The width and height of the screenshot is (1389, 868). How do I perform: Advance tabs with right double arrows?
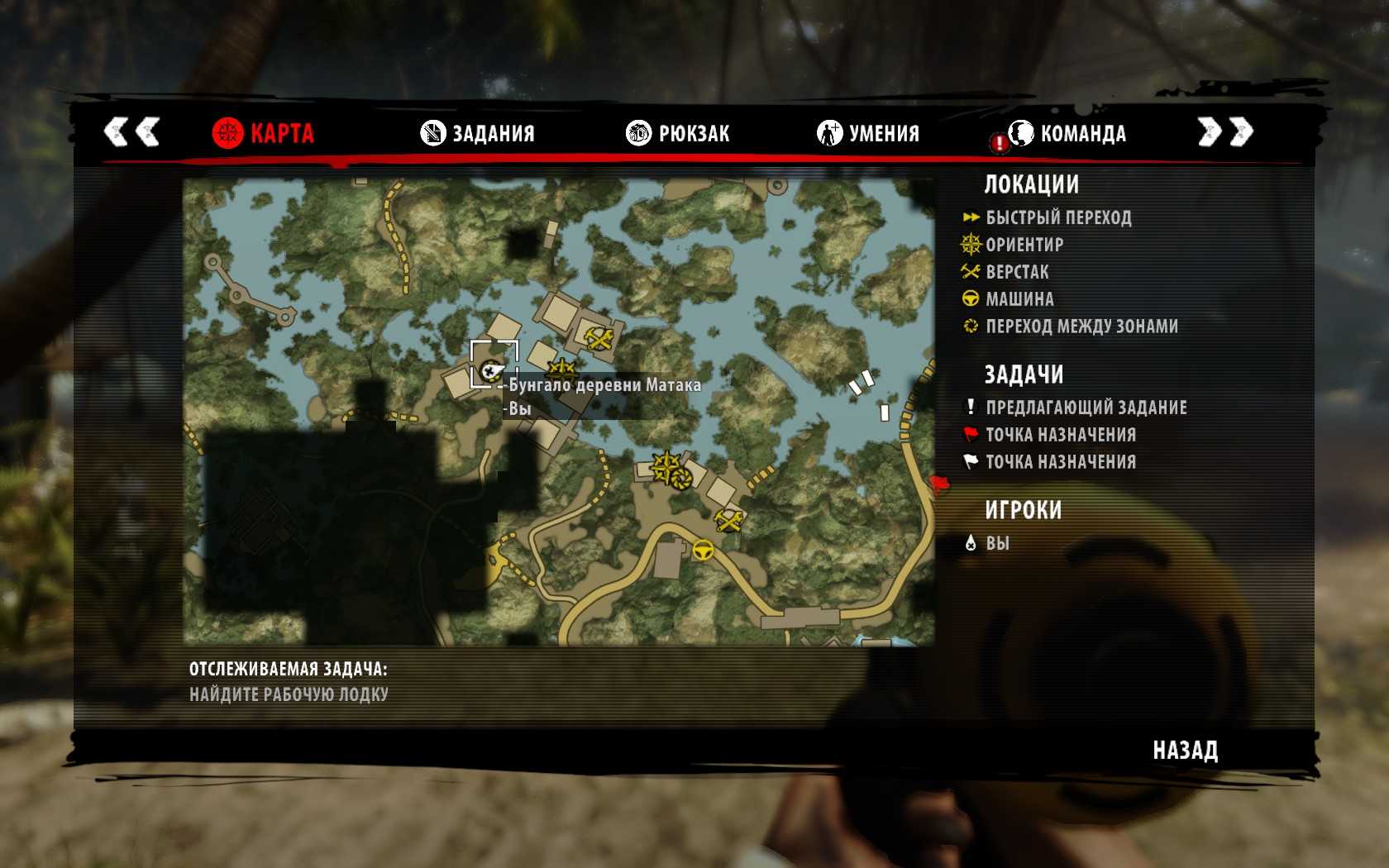click(x=1225, y=131)
